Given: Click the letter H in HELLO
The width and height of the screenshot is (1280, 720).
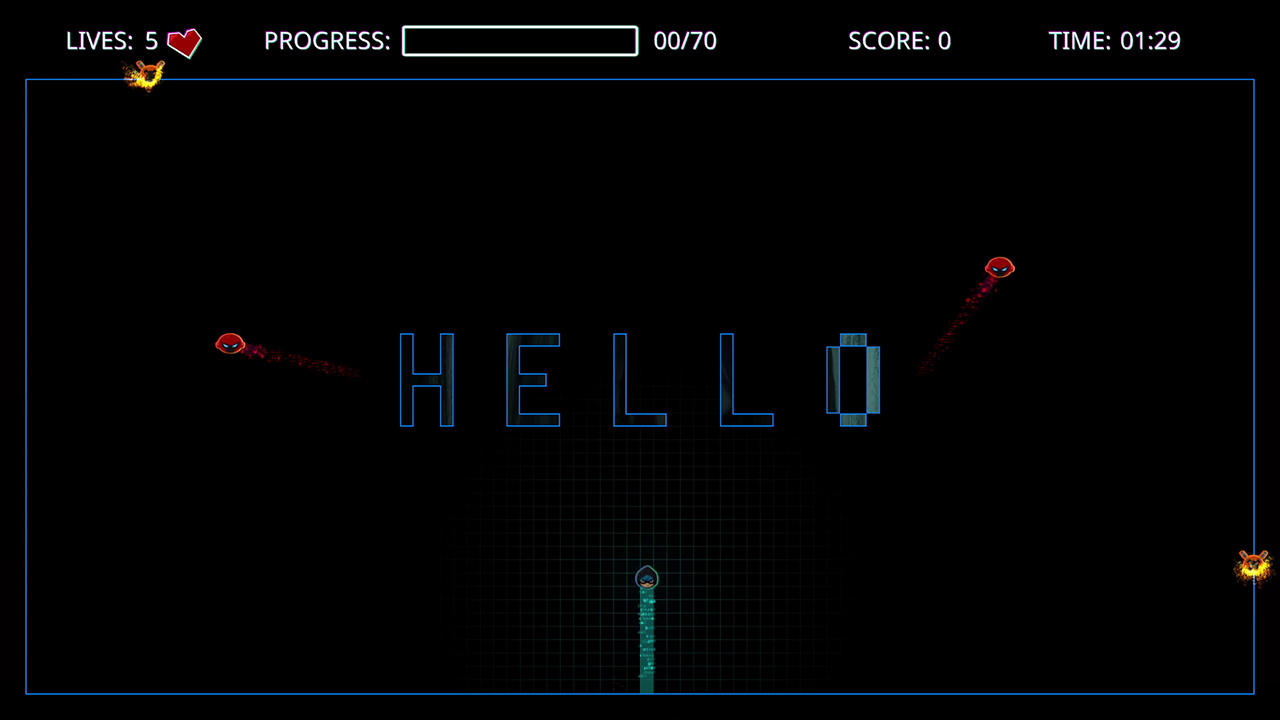Looking at the screenshot, I should [x=427, y=380].
